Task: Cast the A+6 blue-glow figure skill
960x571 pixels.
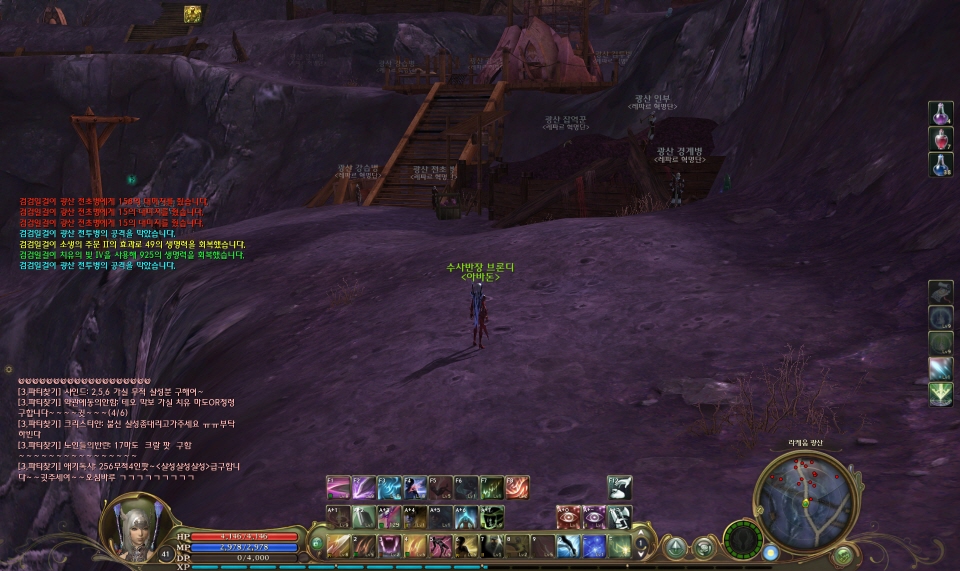Action: (466, 517)
